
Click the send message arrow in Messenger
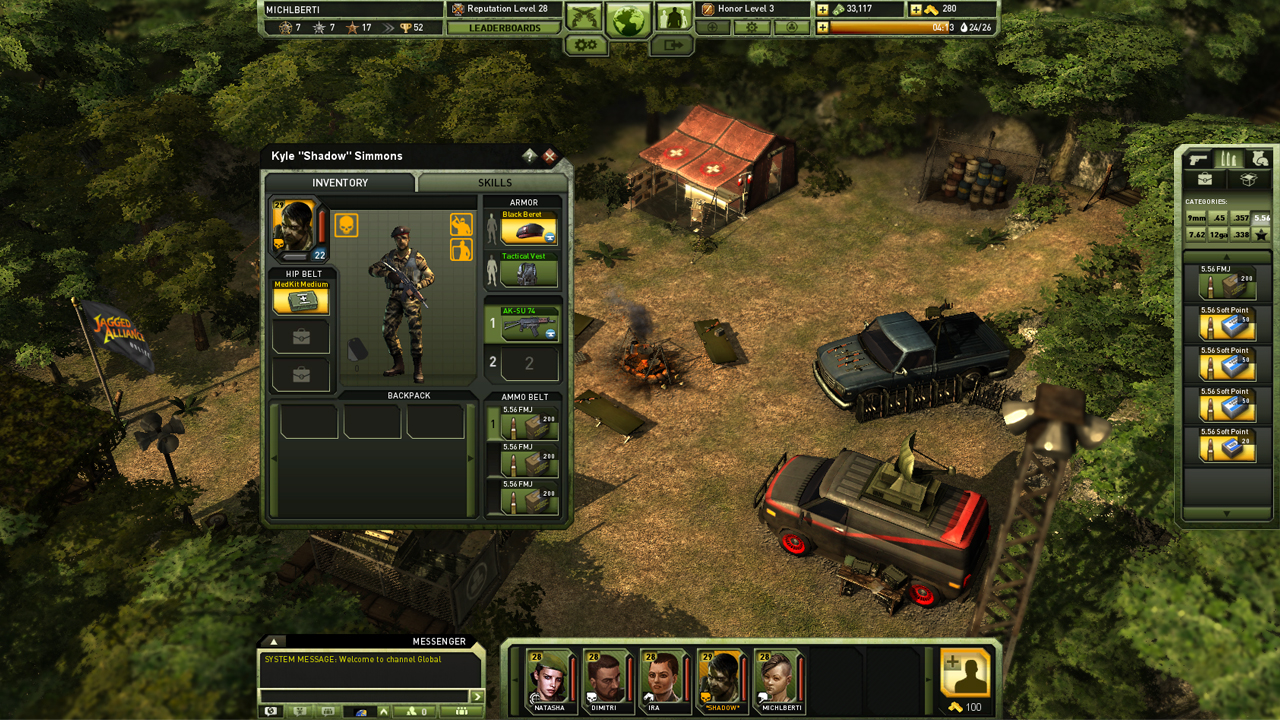point(478,696)
